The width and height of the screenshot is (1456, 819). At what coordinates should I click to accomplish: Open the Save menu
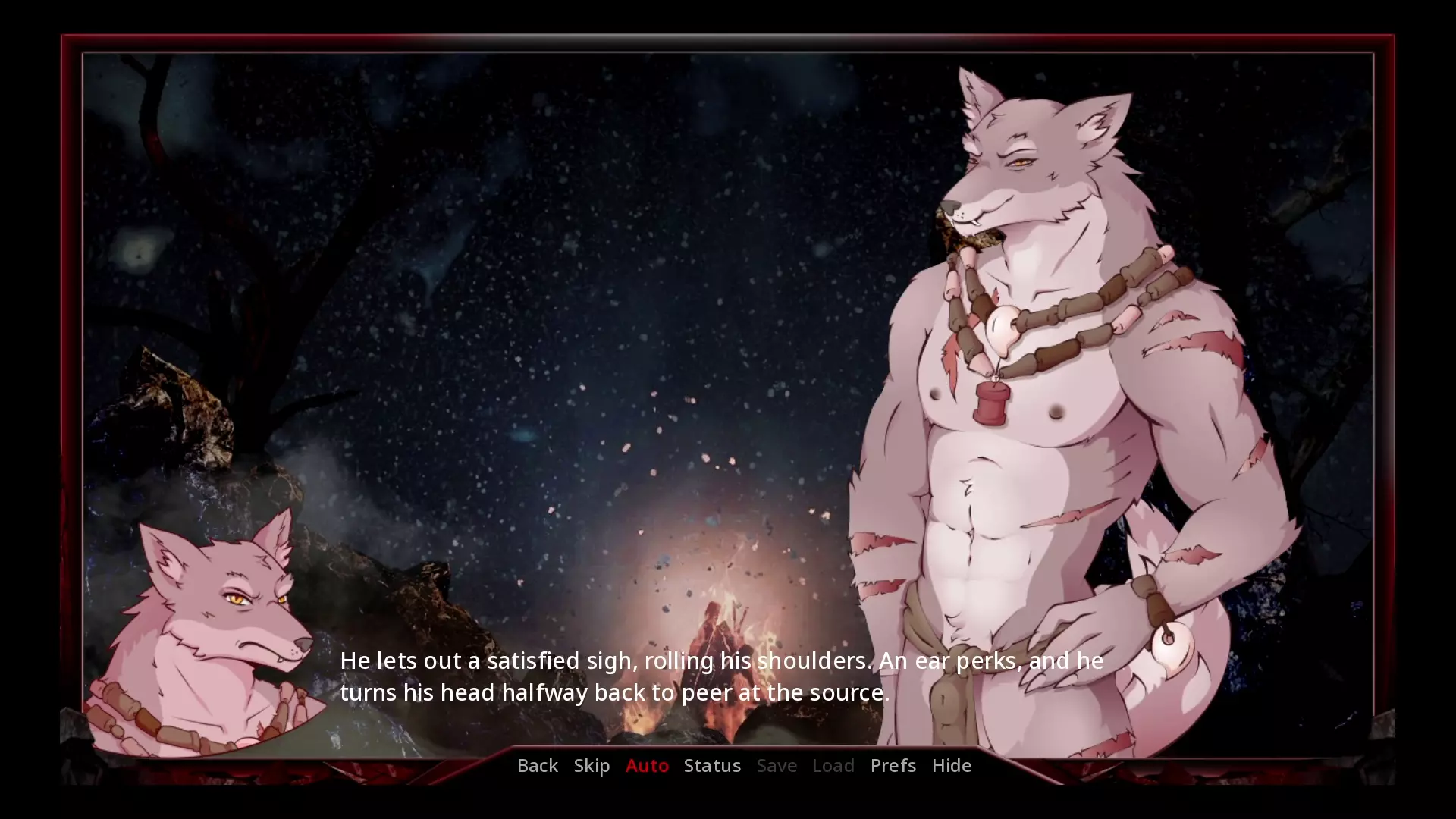(x=777, y=765)
